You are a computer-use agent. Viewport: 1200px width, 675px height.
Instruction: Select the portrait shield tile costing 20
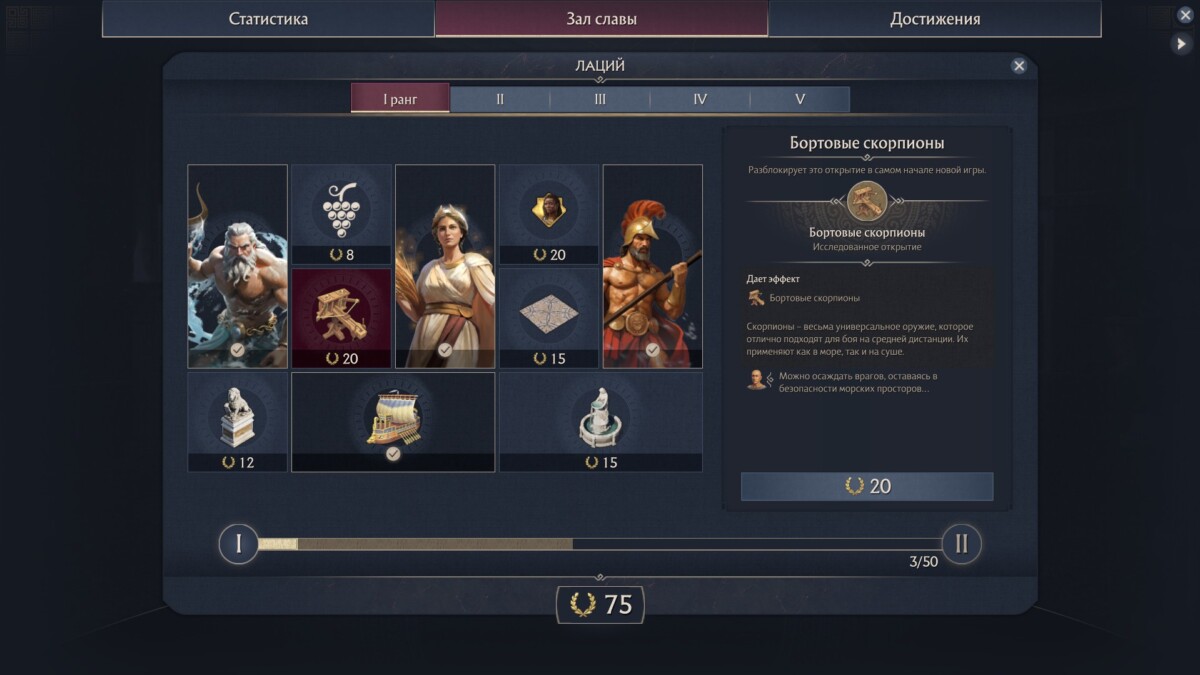pos(549,214)
